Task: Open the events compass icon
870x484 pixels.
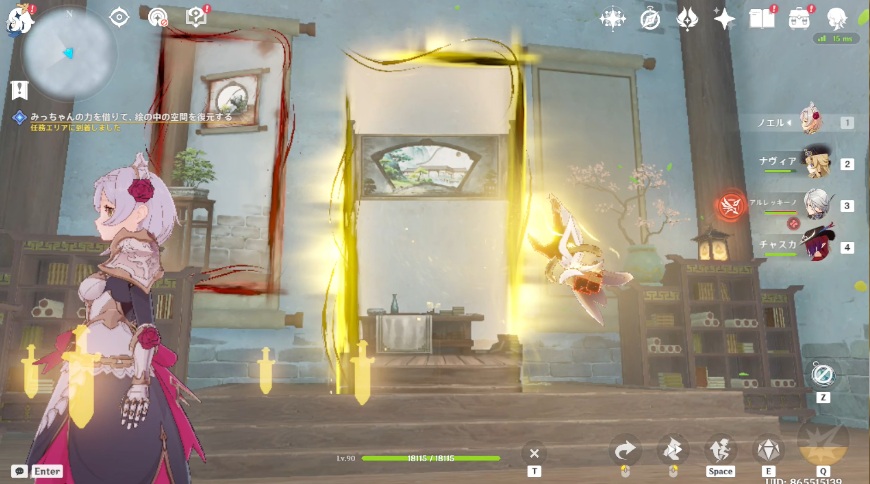Action: tap(650, 18)
